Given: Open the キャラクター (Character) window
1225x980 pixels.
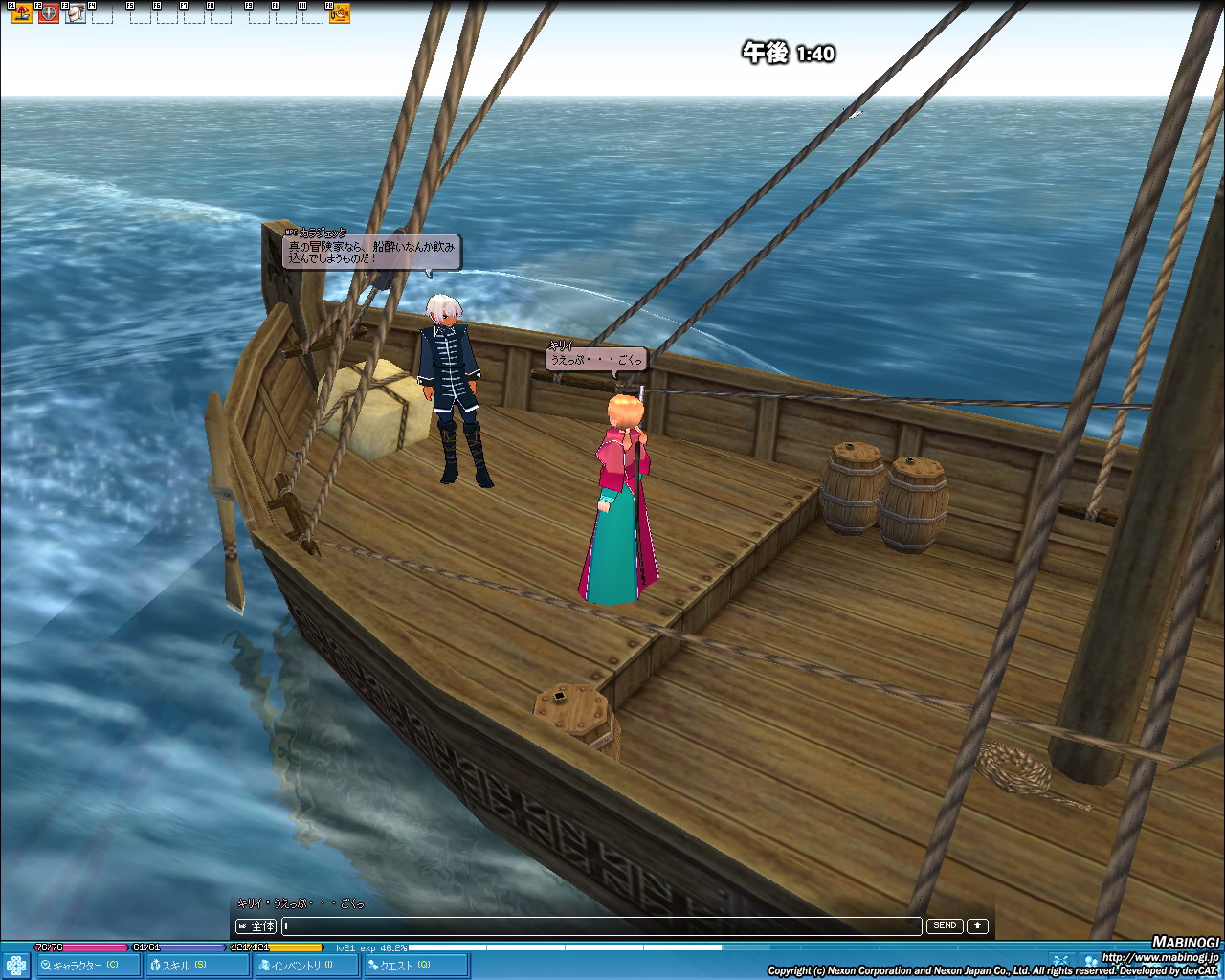Looking at the screenshot, I should [x=86, y=965].
